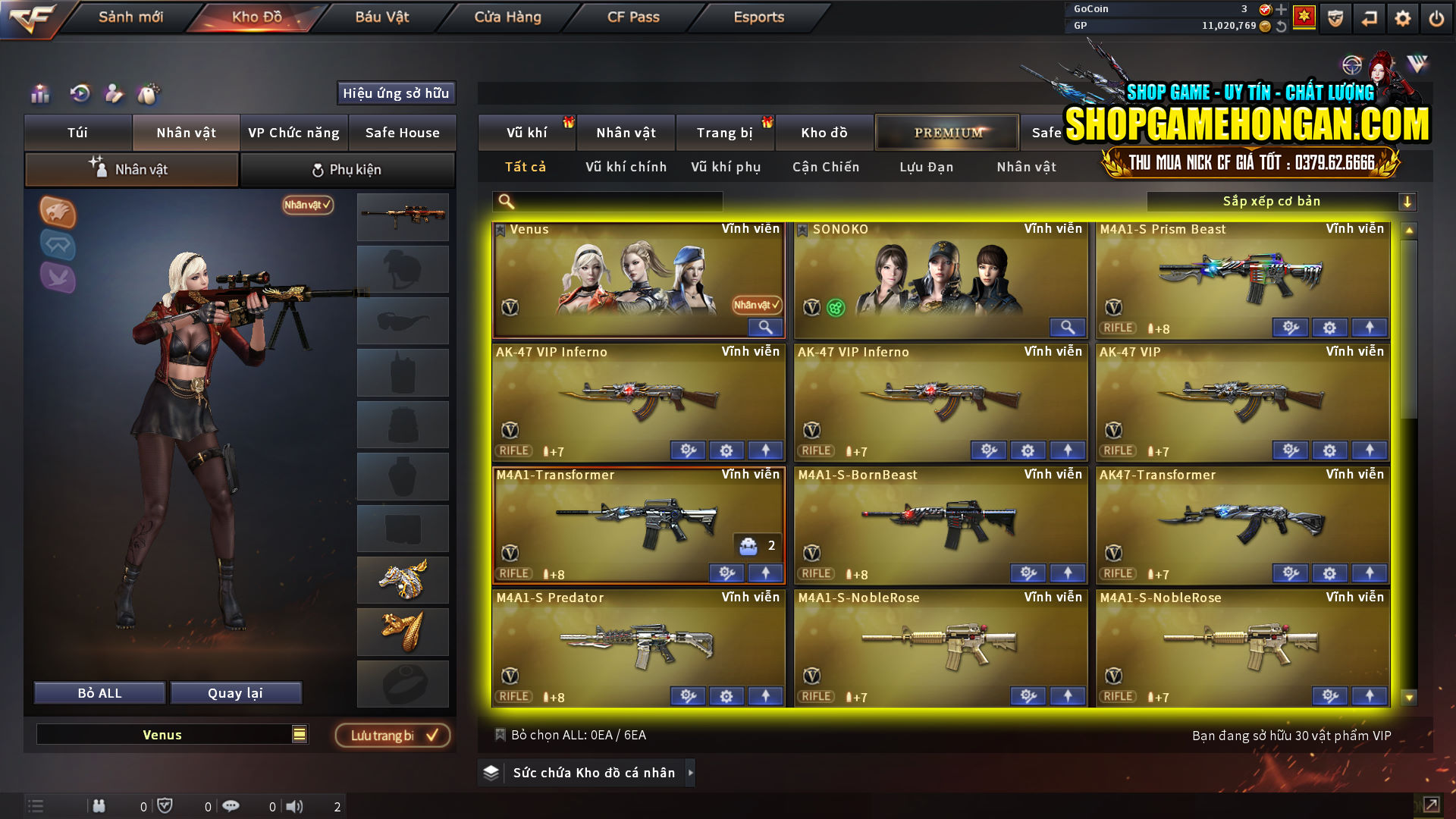Open the settings gear on AK-47 VIP Inferno
Image resolution: width=1456 pixels, height=819 pixels.
coord(726,450)
